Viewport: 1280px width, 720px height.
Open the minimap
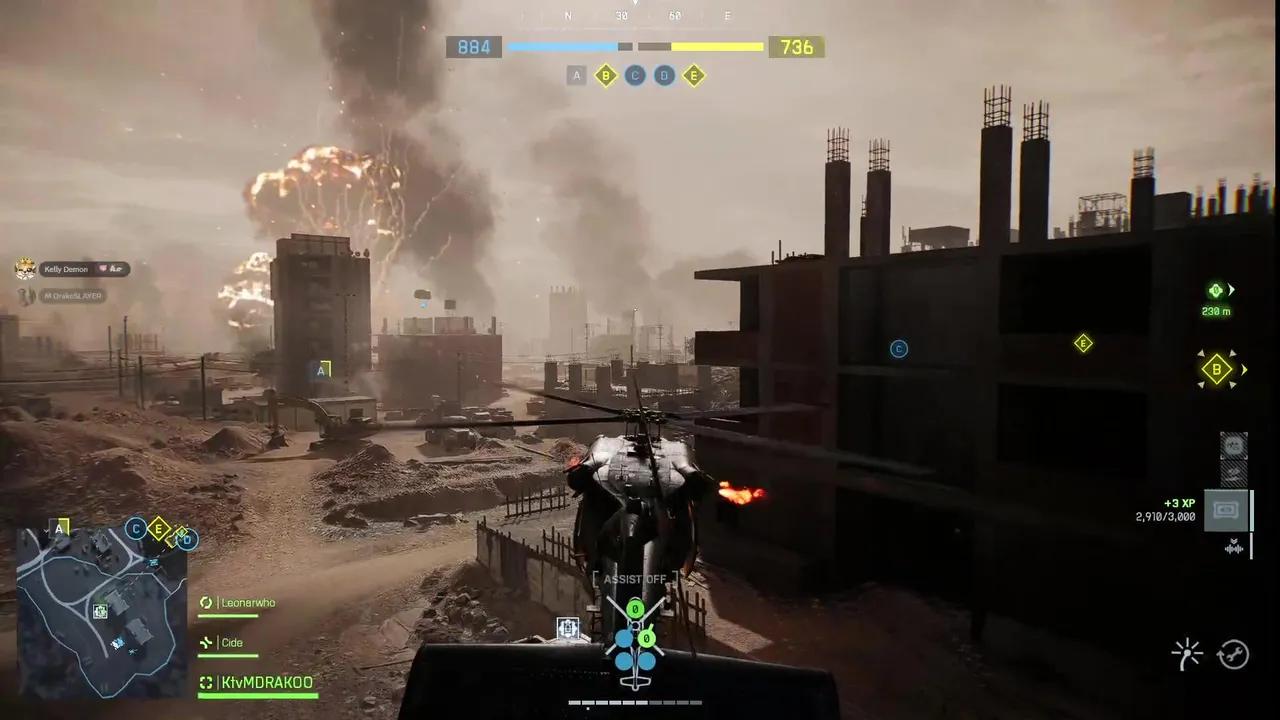pos(101,611)
